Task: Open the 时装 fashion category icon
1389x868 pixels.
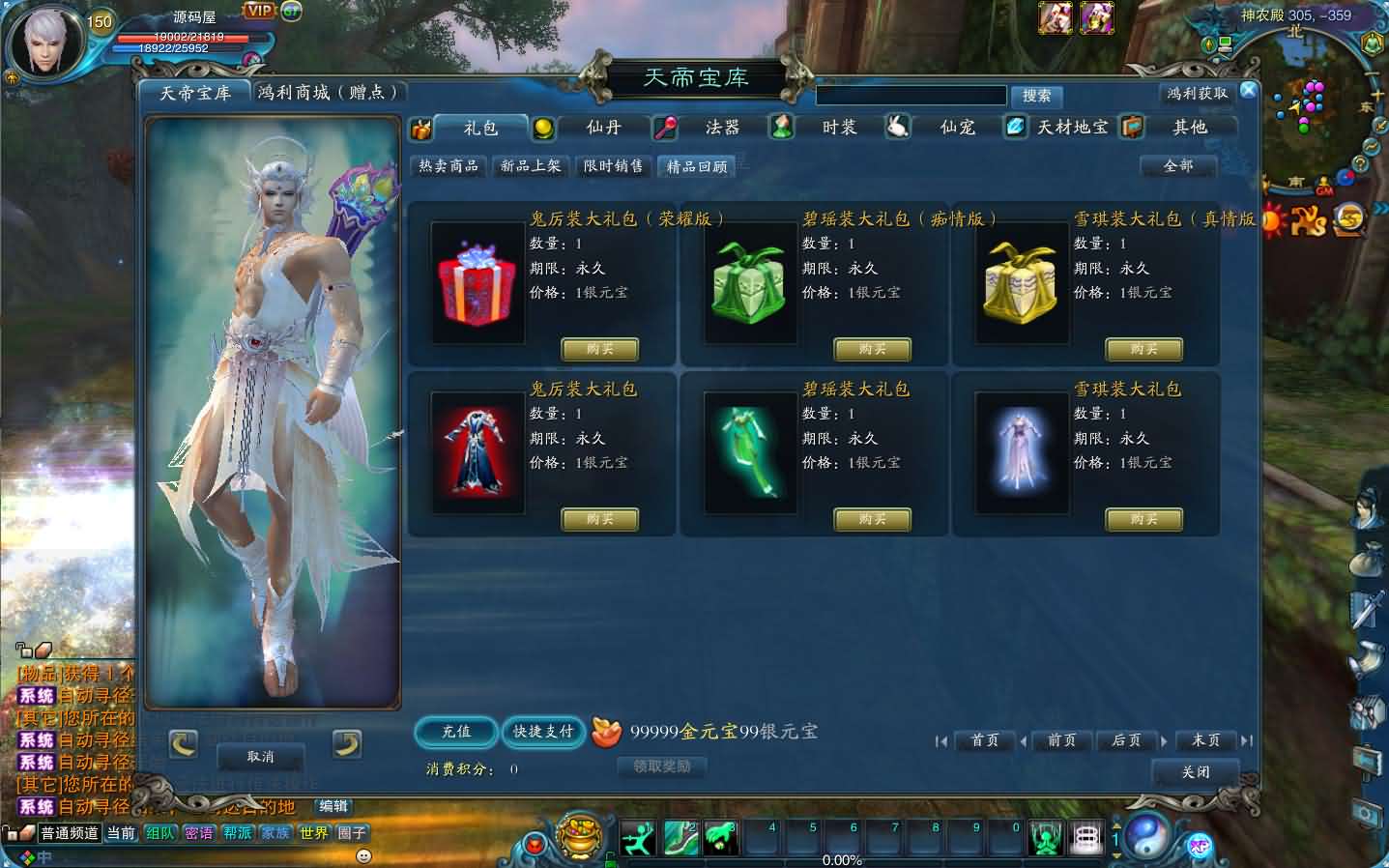Action: [x=781, y=127]
